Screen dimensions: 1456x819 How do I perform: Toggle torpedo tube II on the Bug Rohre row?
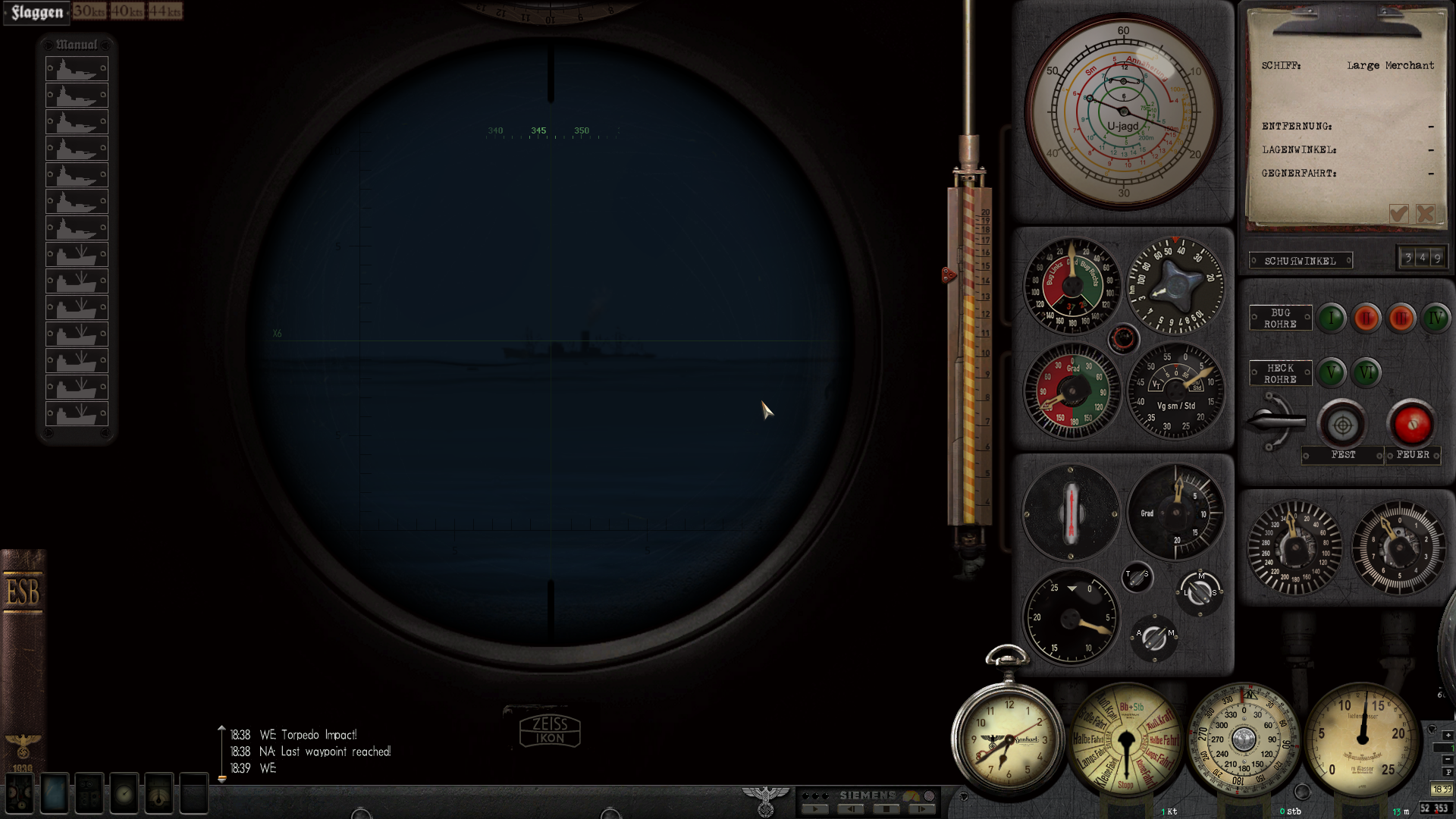(1367, 318)
